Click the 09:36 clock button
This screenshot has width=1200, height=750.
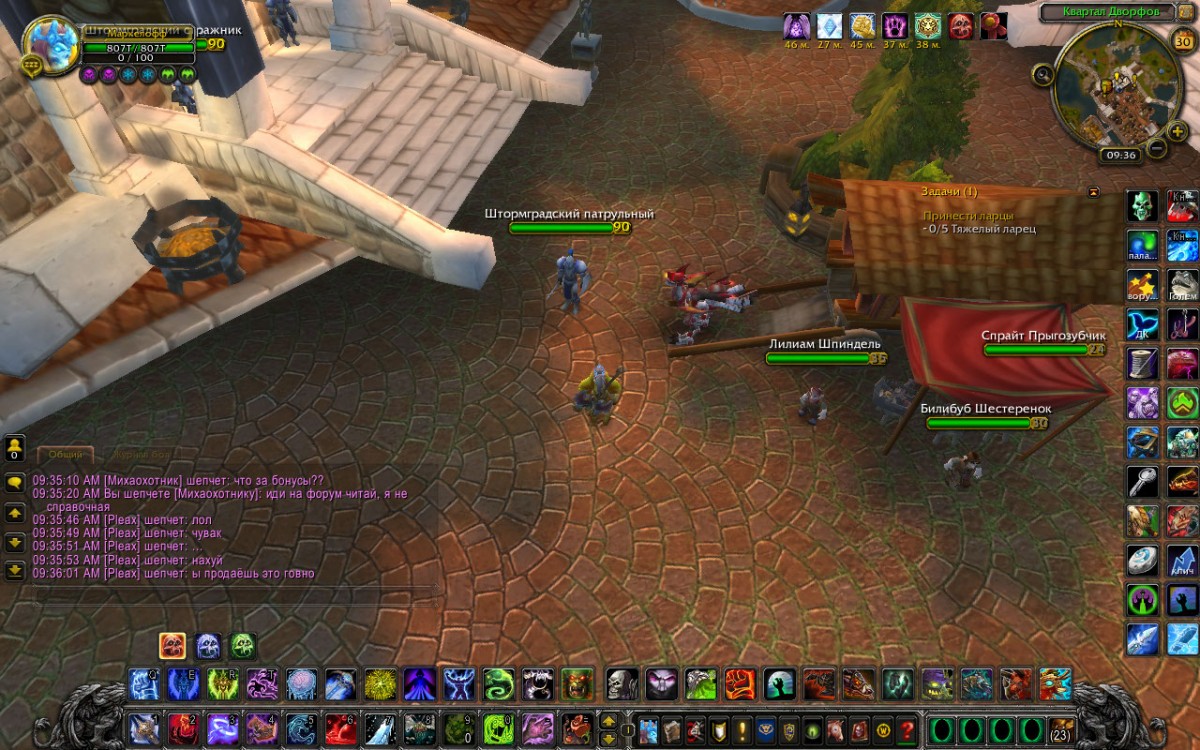coord(1119,155)
